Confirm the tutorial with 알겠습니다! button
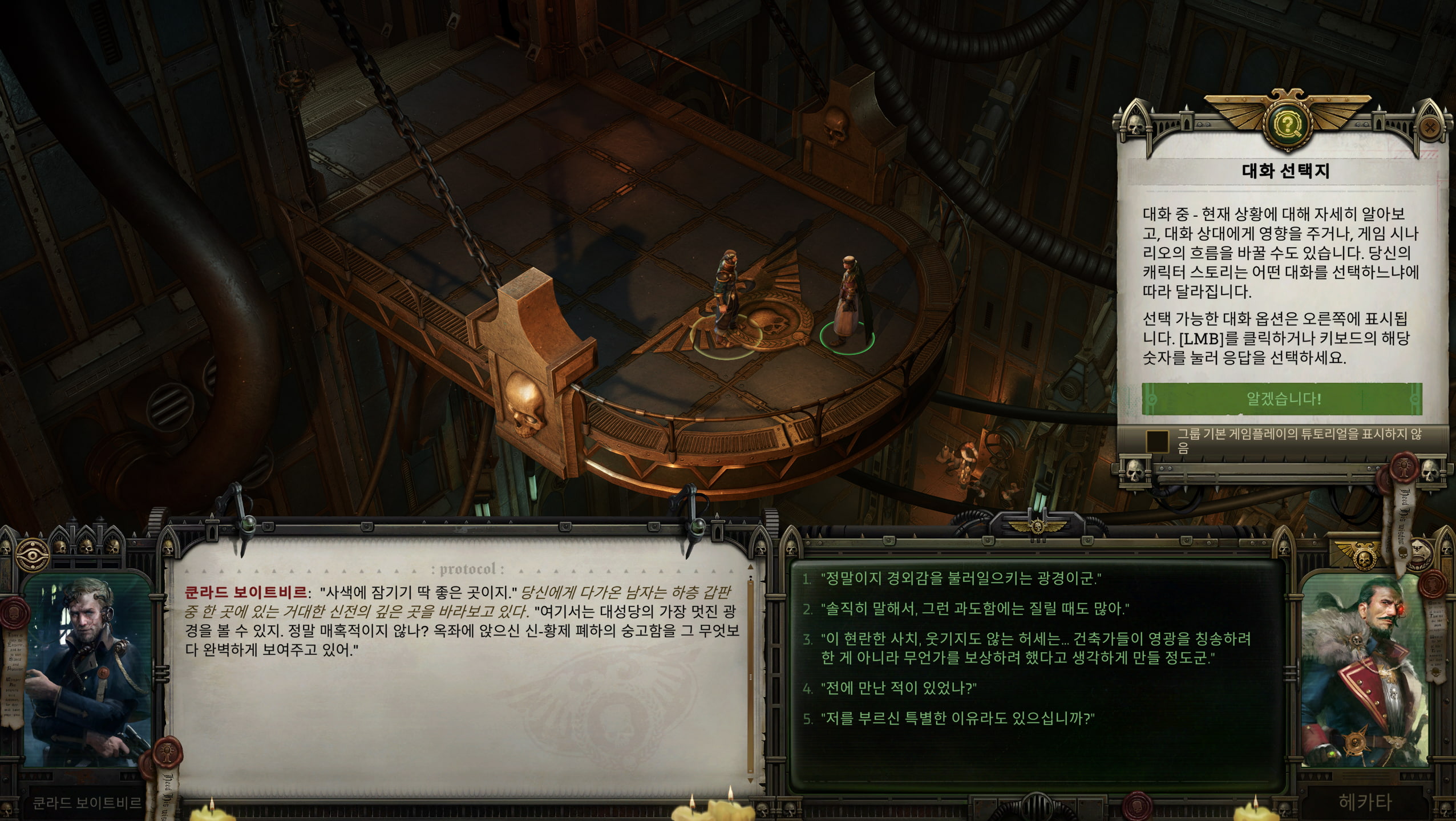 coord(1281,399)
